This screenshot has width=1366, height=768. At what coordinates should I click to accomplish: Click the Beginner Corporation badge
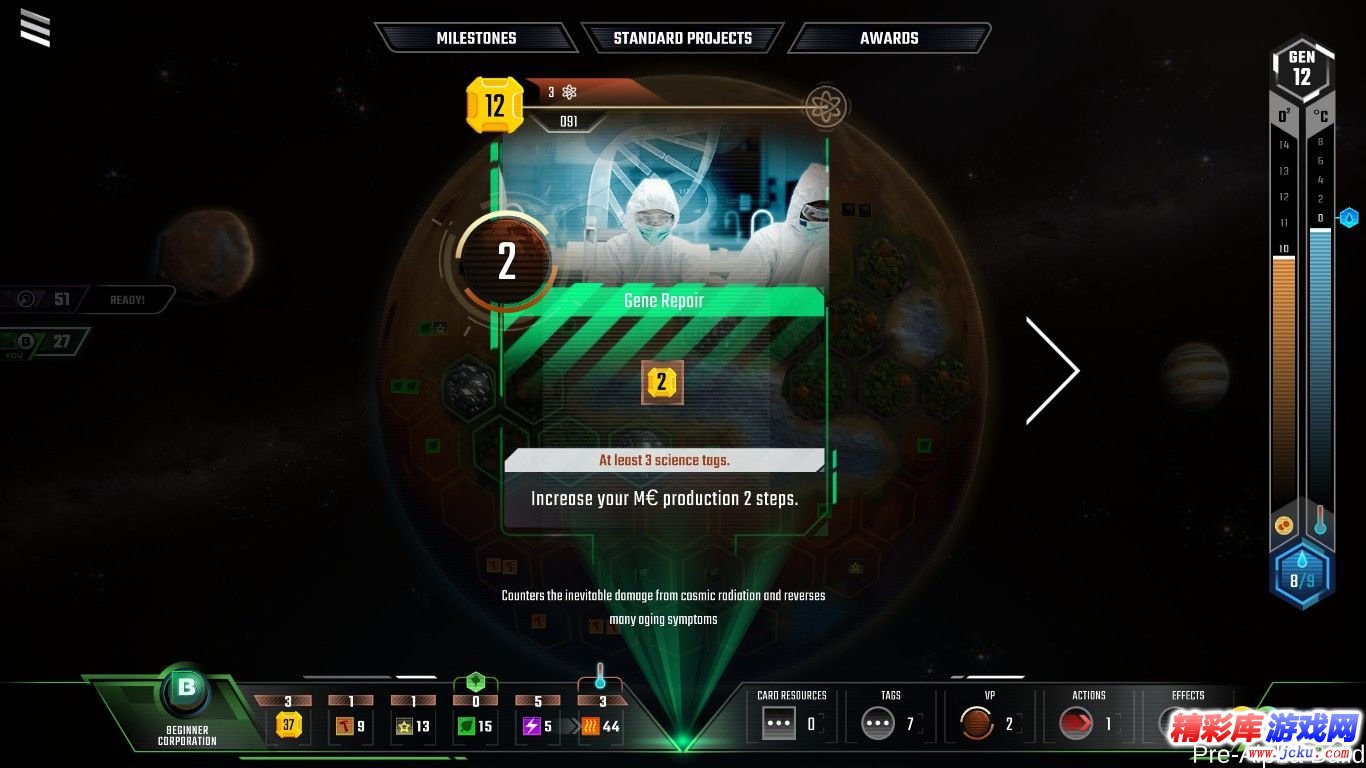[187, 689]
